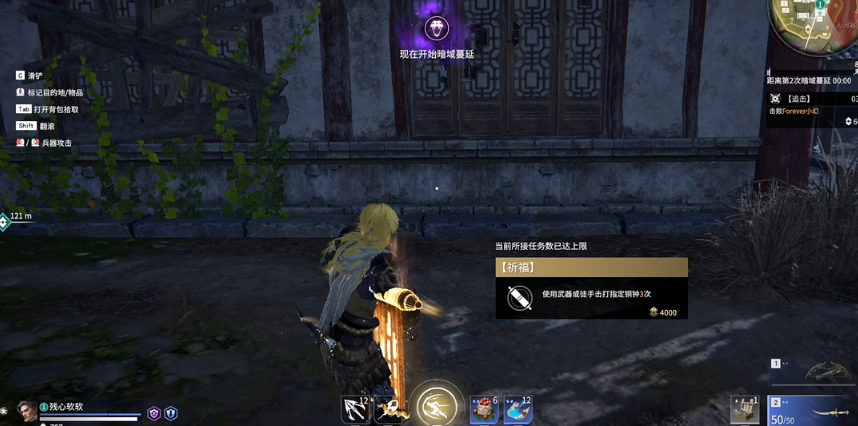Select the 祈福 quest card header
The height and width of the screenshot is (426, 858).
(591, 267)
